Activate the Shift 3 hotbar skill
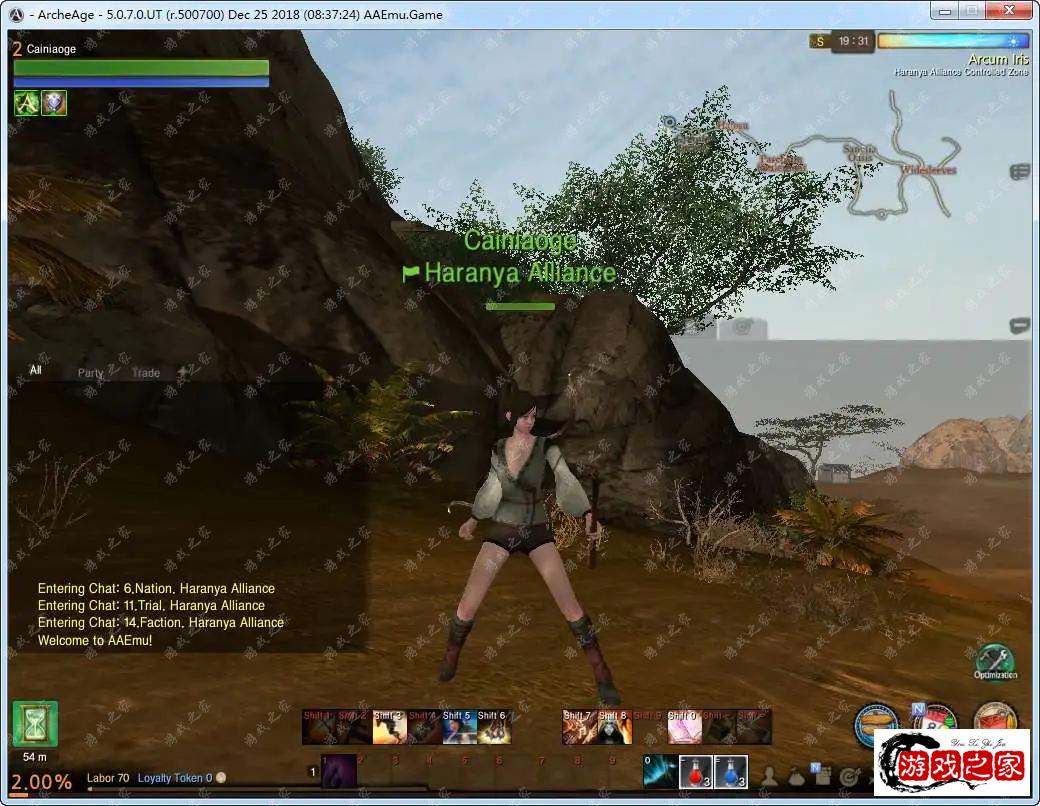This screenshot has width=1040, height=806. [x=388, y=727]
